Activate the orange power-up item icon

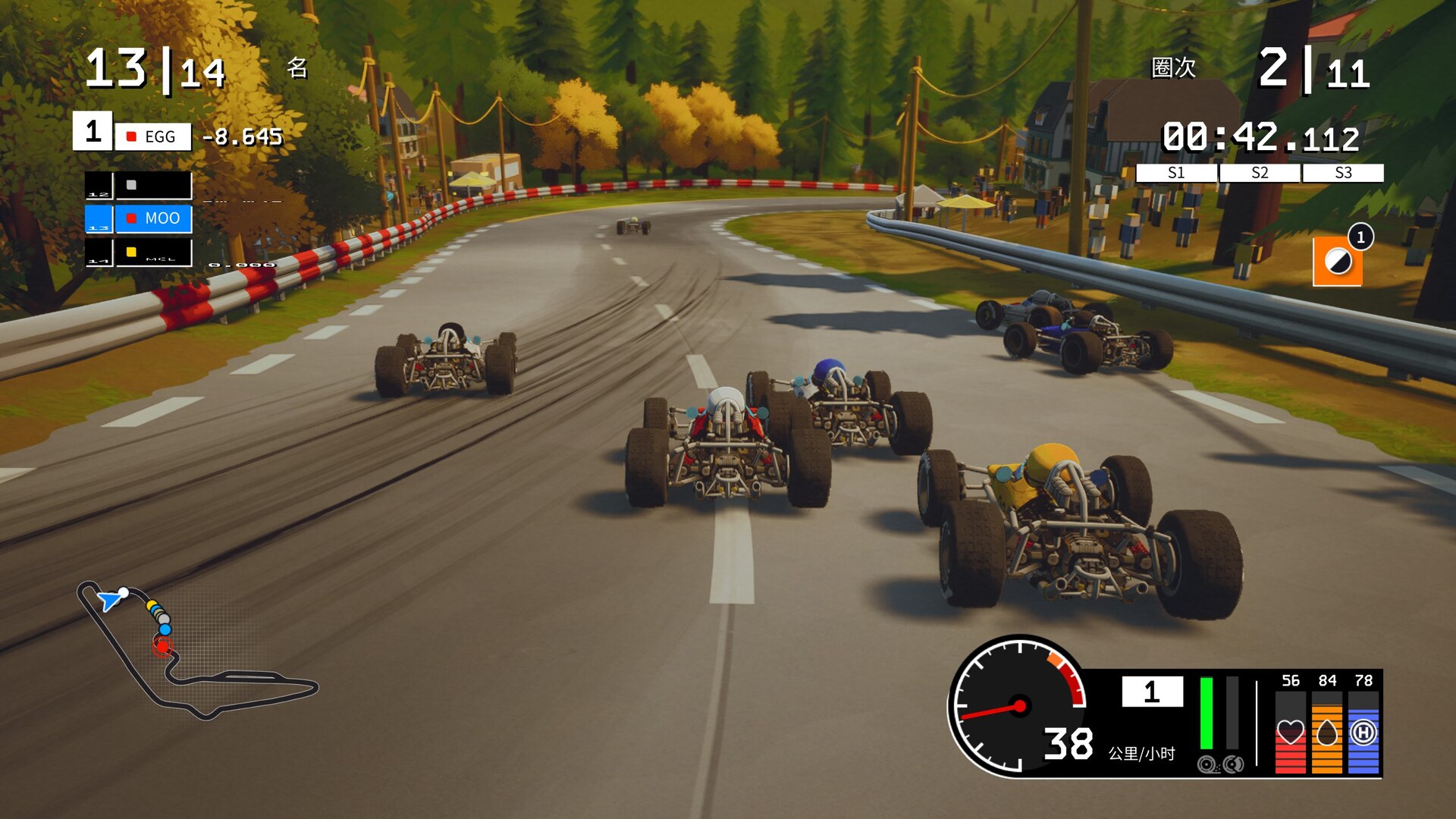(1337, 262)
